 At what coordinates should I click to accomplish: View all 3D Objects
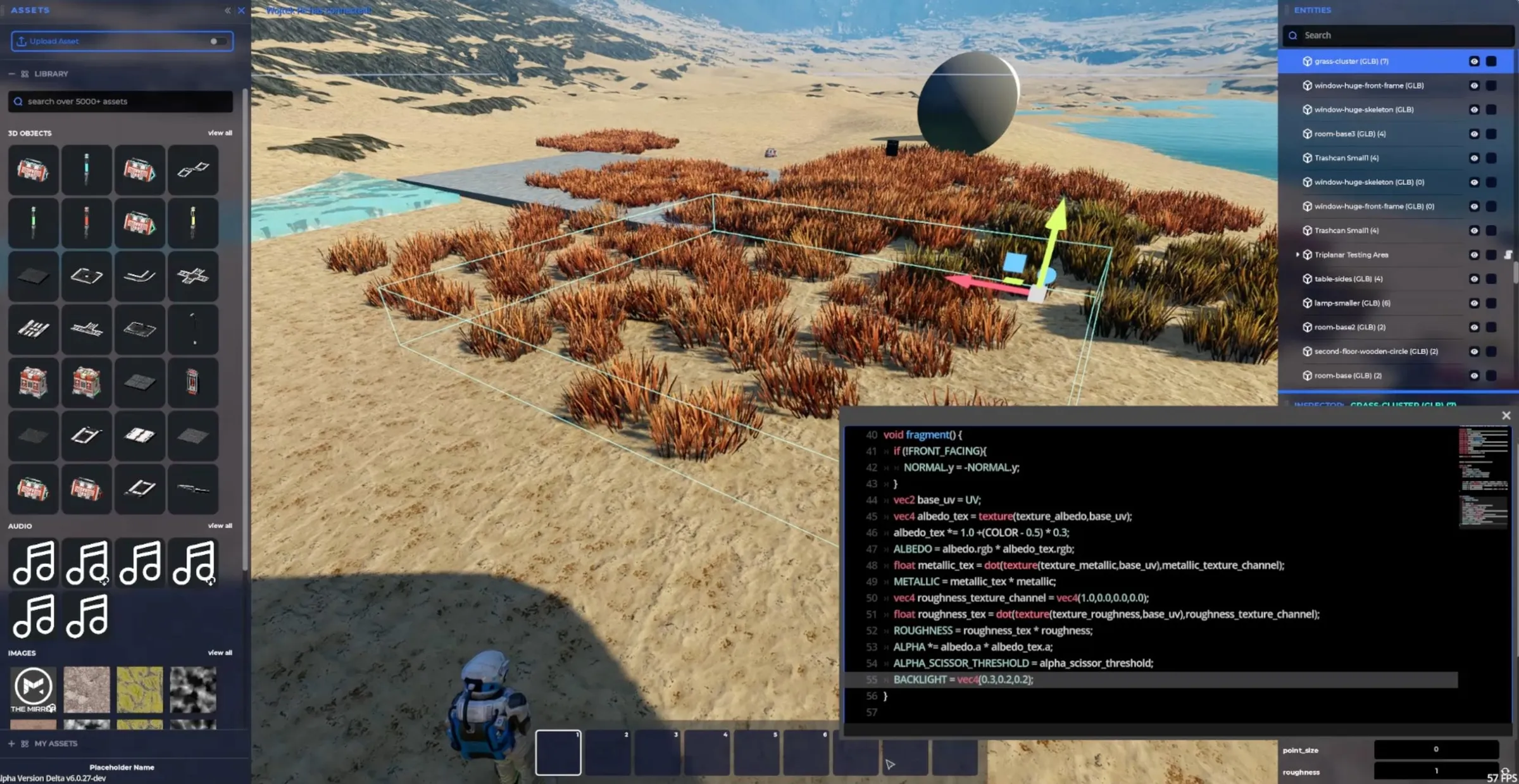[x=220, y=133]
